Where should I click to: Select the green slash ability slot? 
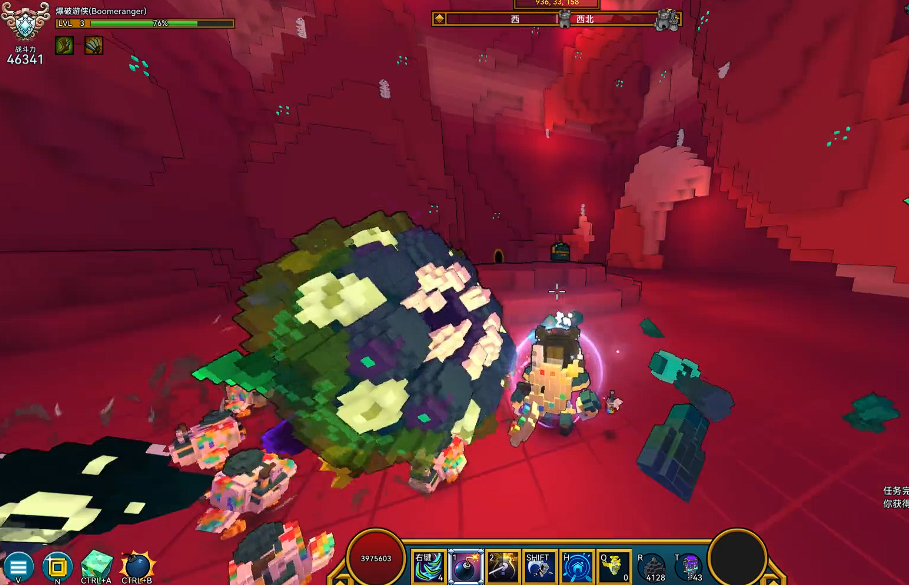pyautogui.click(x=429, y=567)
